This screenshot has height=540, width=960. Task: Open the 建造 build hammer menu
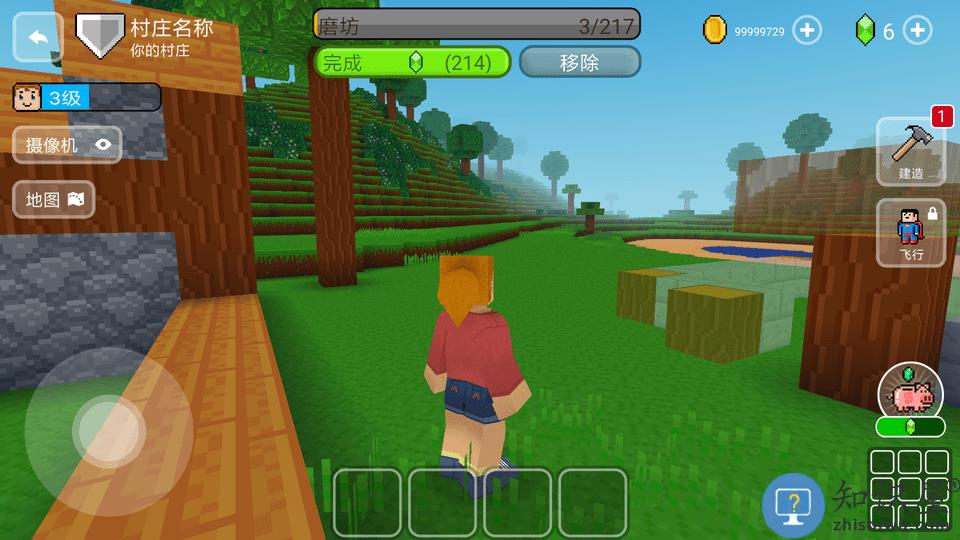910,150
